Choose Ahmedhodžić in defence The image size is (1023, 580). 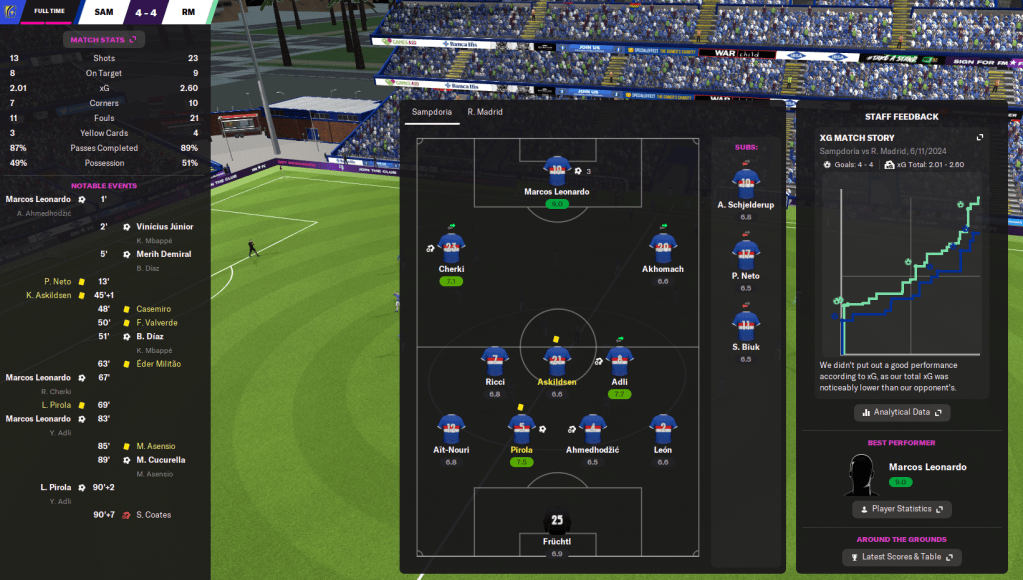593,430
